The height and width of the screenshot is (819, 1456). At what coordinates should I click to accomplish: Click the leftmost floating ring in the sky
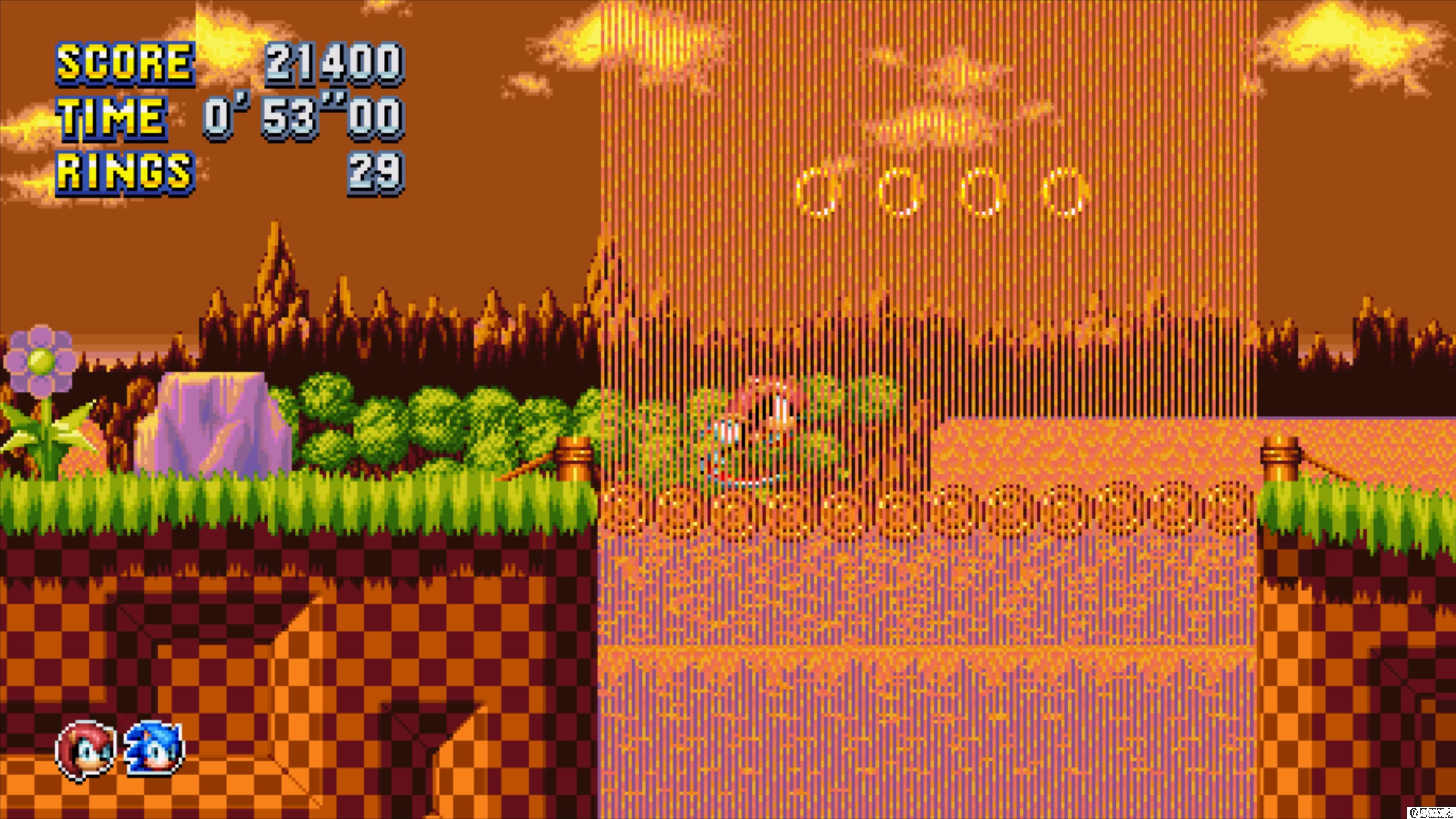point(816,192)
